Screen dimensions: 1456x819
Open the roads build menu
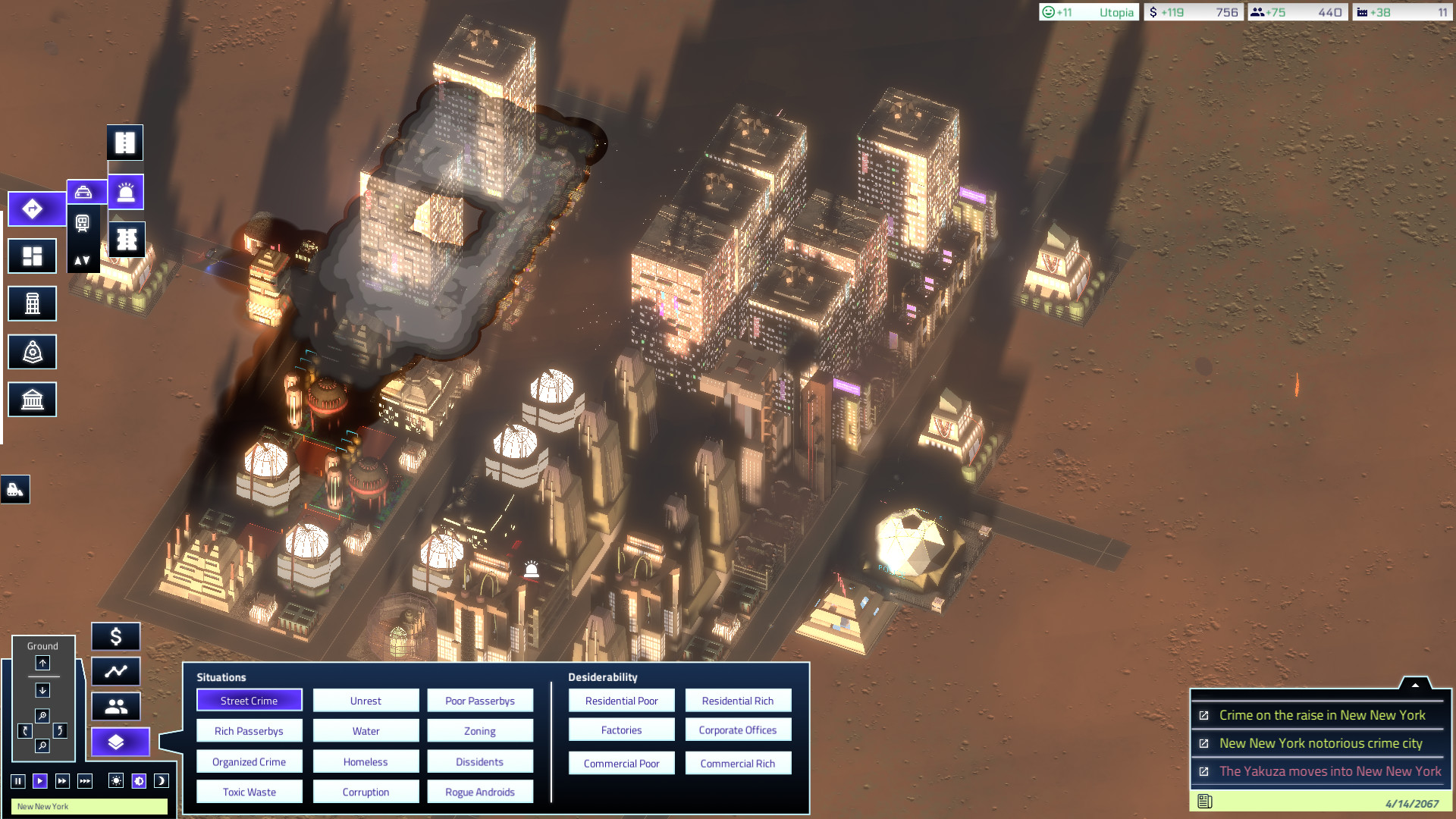[32, 209]
